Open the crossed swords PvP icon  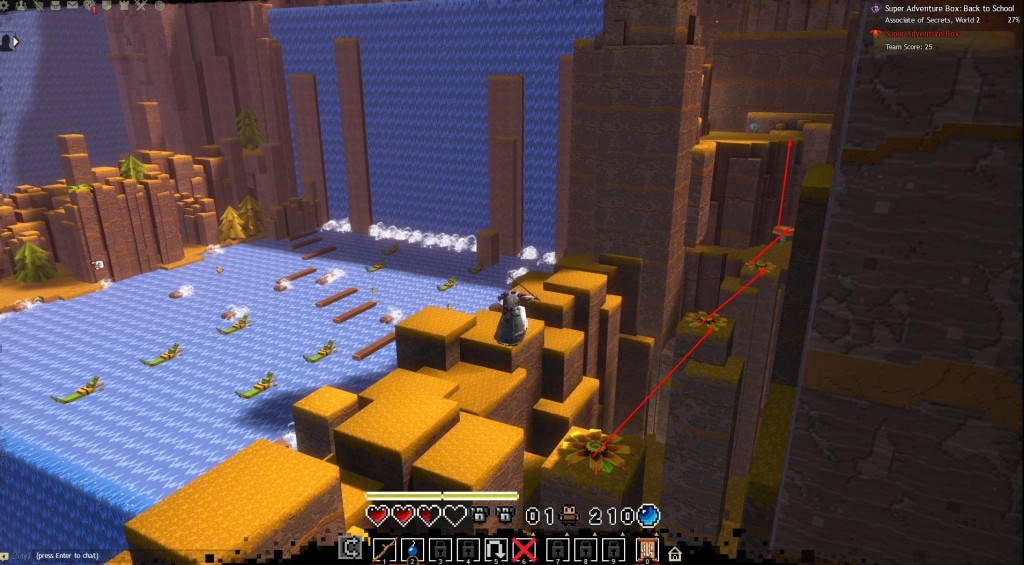point(142,5)
